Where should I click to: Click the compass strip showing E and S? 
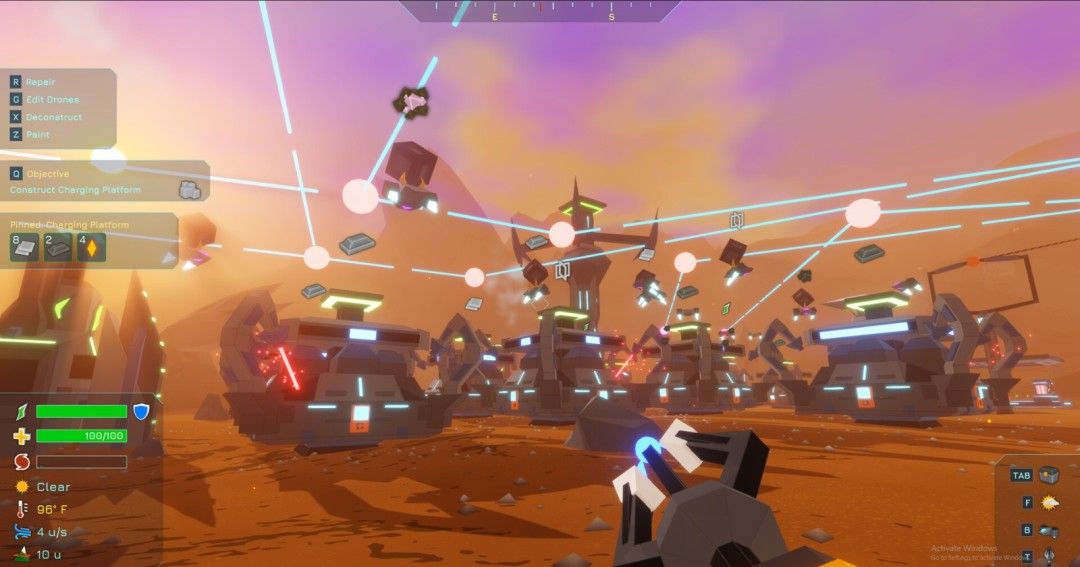pos(540,10)
